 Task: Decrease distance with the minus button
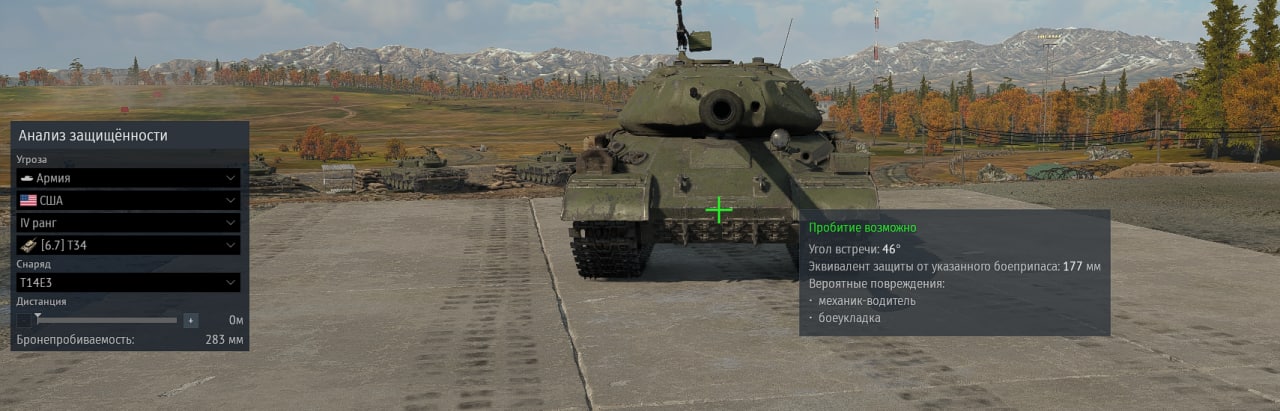(24, 320)
